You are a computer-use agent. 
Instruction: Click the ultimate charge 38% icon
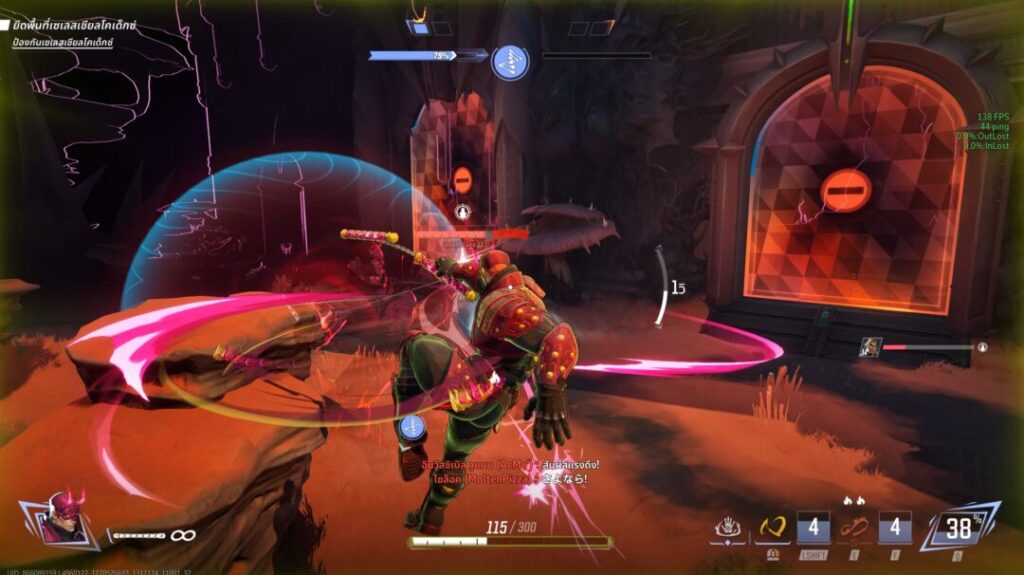tap(960, 527)
